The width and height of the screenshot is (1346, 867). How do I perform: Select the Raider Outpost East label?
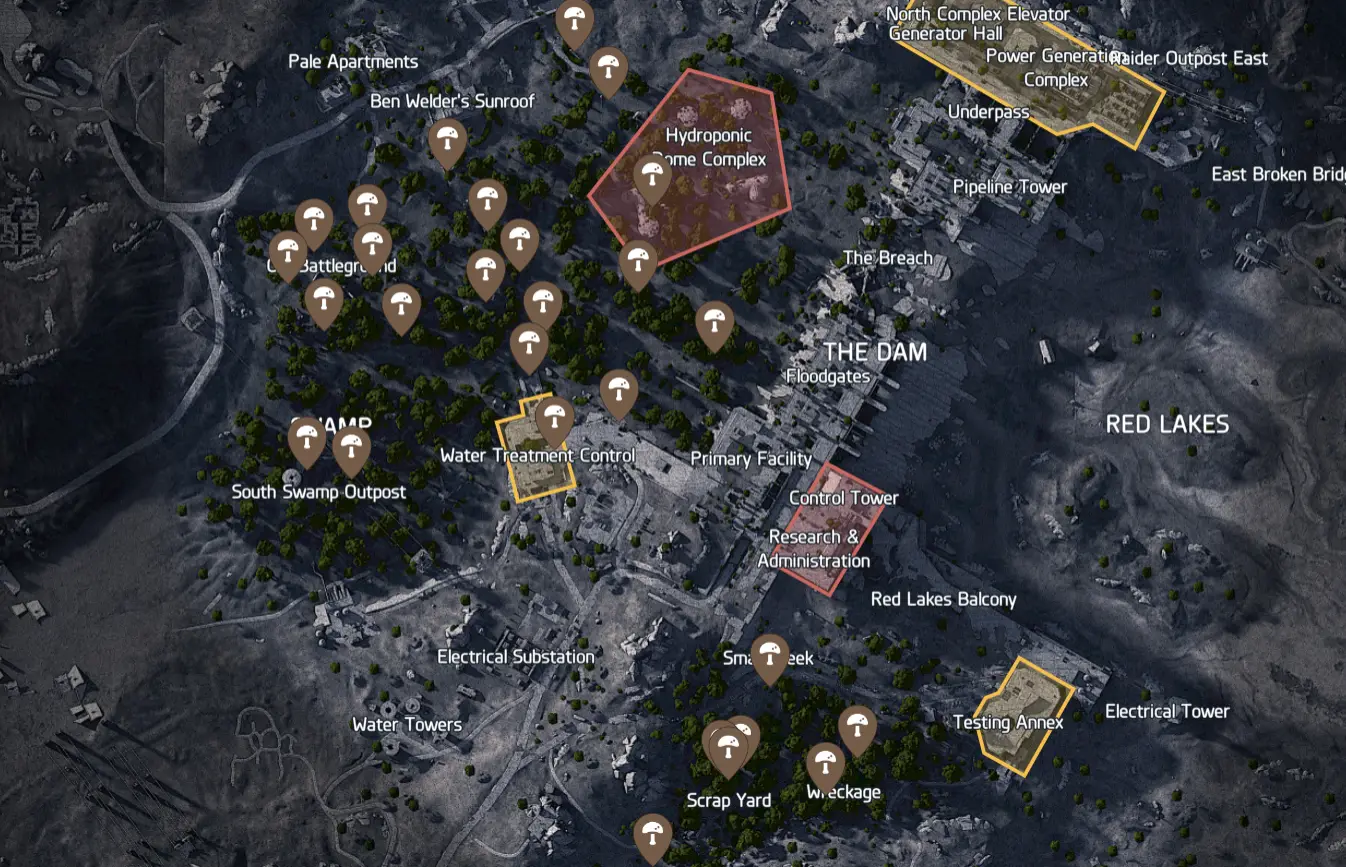(x=1188, y=58)
